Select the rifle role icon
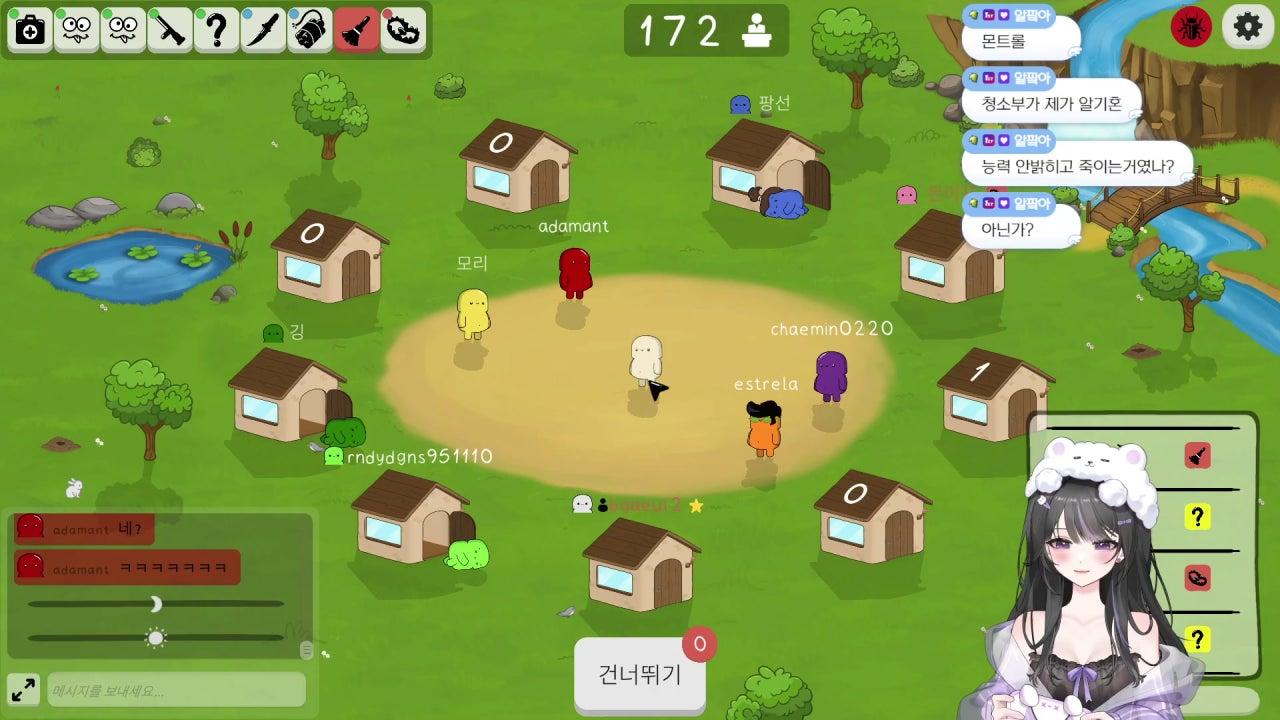 pos(171,31)
